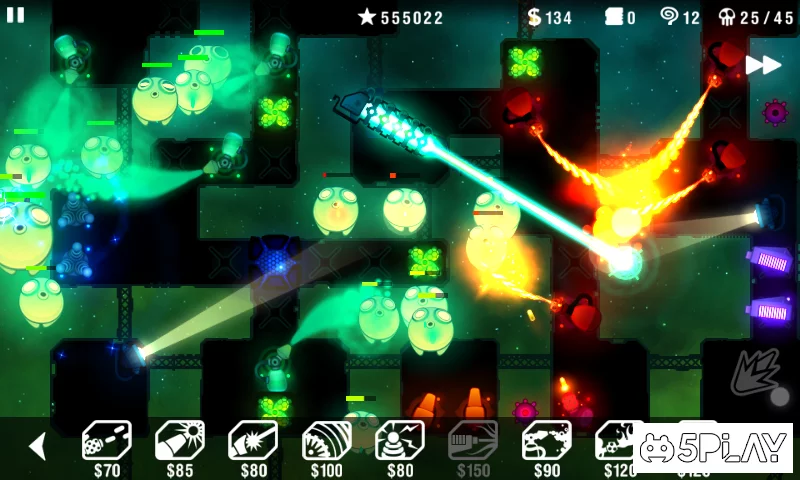Select the $70 tower
The height and width of the screenshot is (480, 800).
click(x=106, y=442)
